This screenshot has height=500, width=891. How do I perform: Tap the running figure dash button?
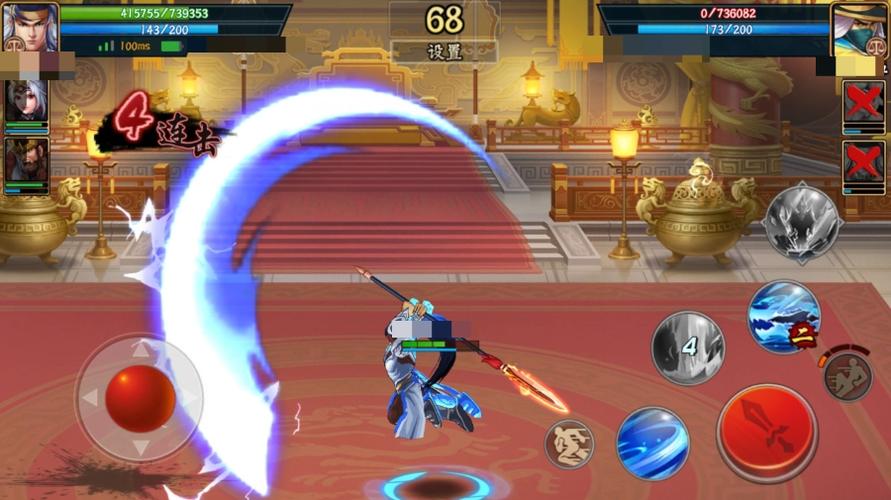(x=848, y=376)
